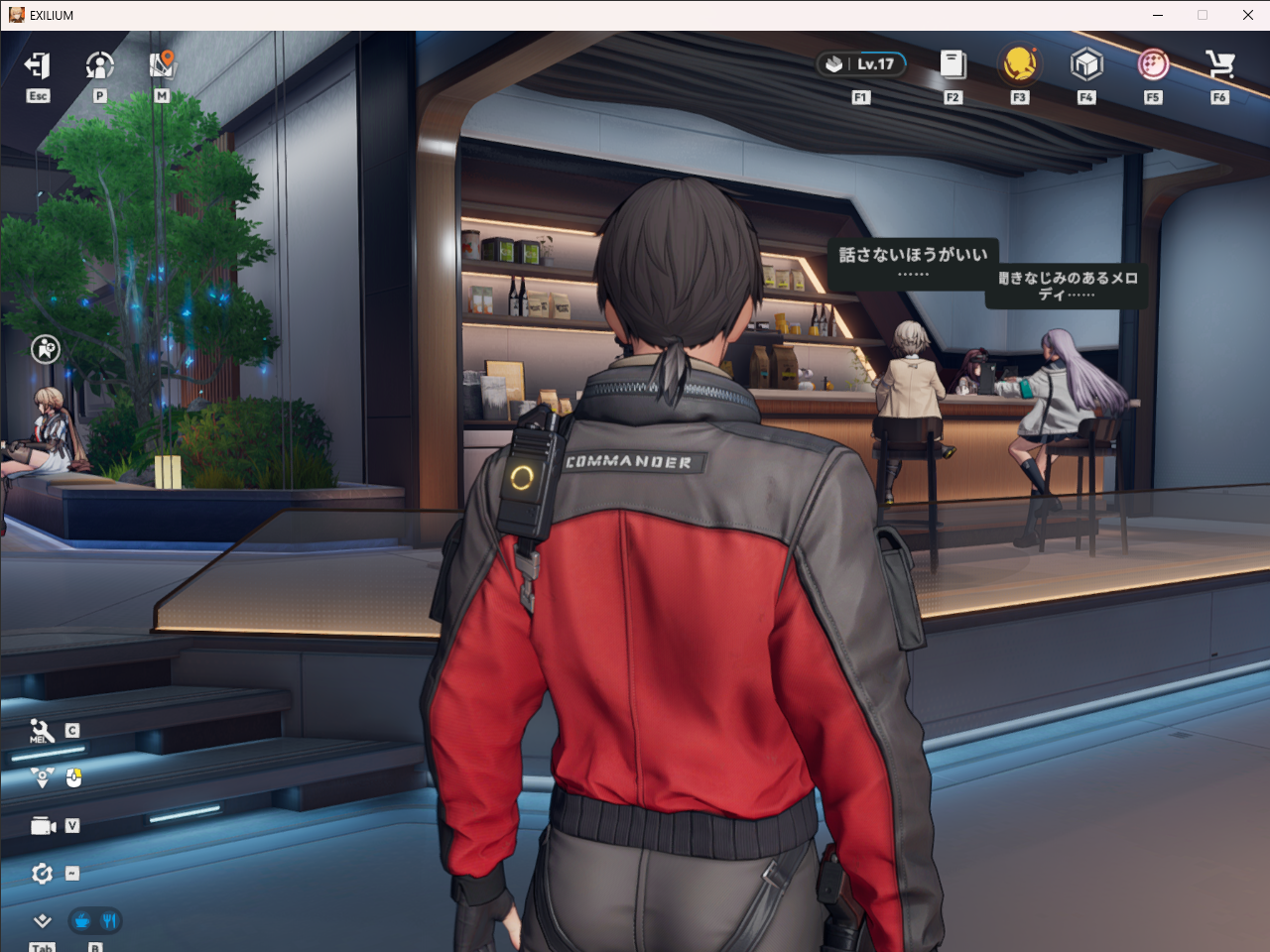Click the circular character bookmark icon
This screenshot has width=1270, height=952.
point(46,349)
